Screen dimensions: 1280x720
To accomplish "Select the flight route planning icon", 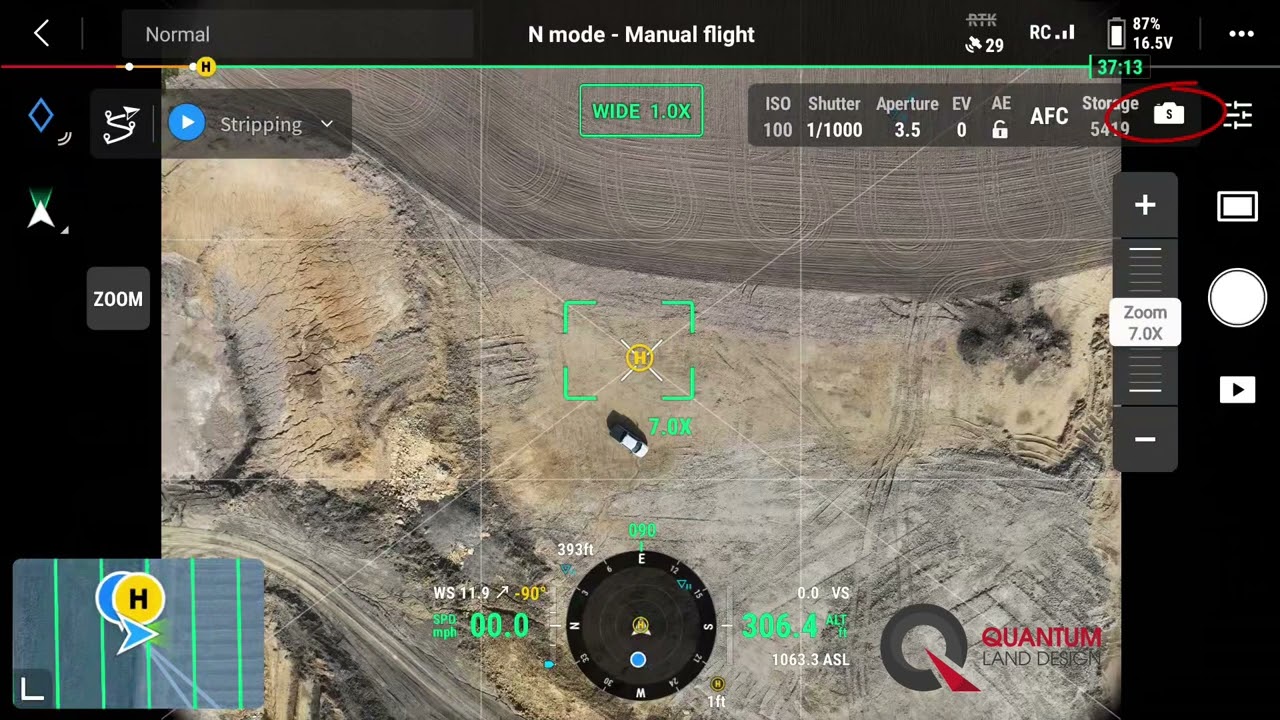I will [x=121, y=123].
